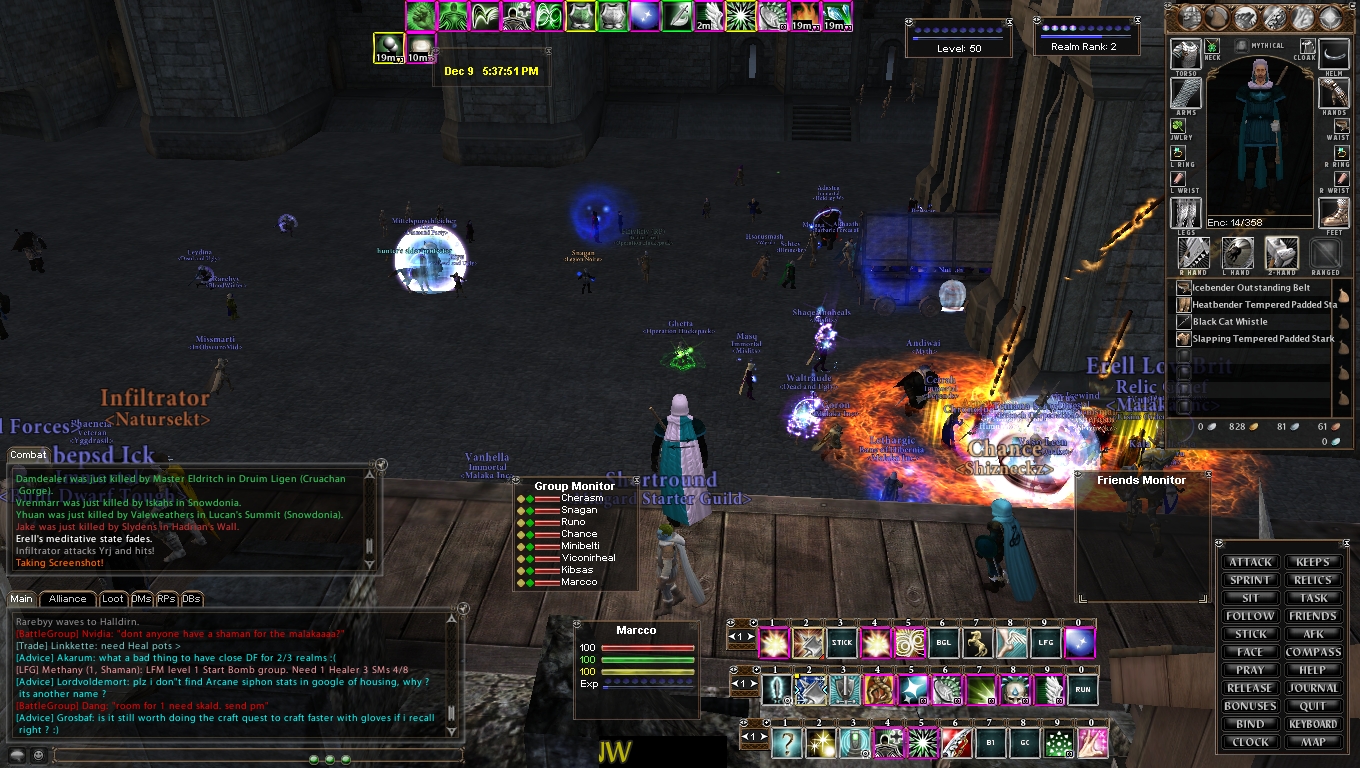
Task: Select the Helm equipment slot
Action: coord(1333,54)
